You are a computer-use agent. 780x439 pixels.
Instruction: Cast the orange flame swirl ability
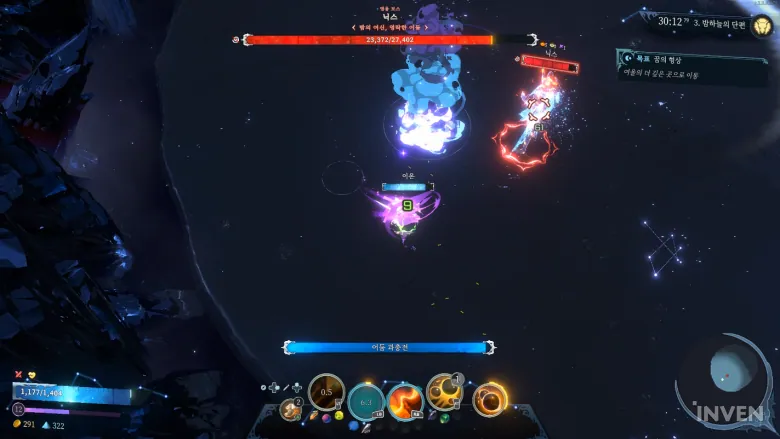(x=405, y=402)
